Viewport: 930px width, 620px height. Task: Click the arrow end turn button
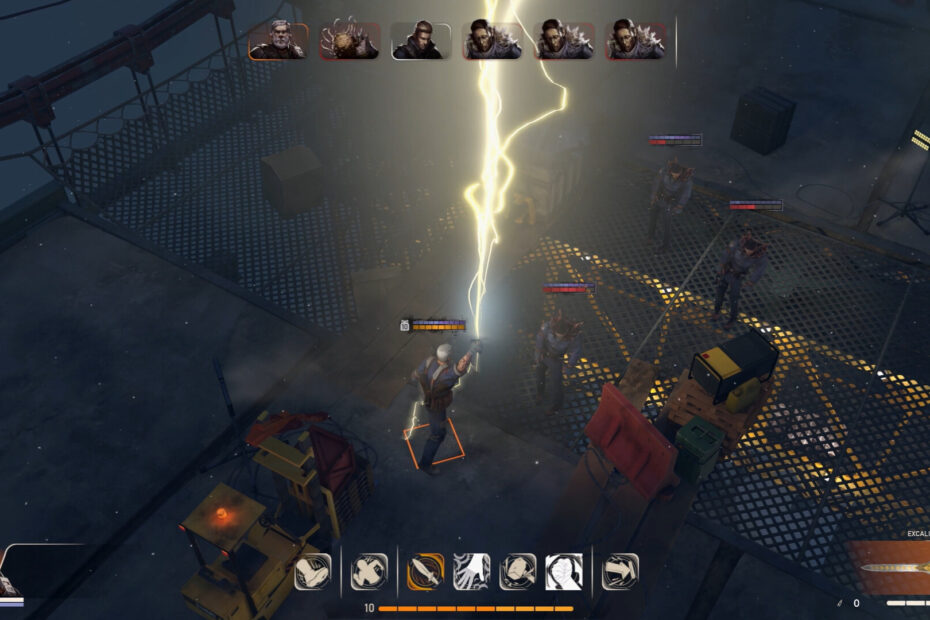(x=620, y=572)
